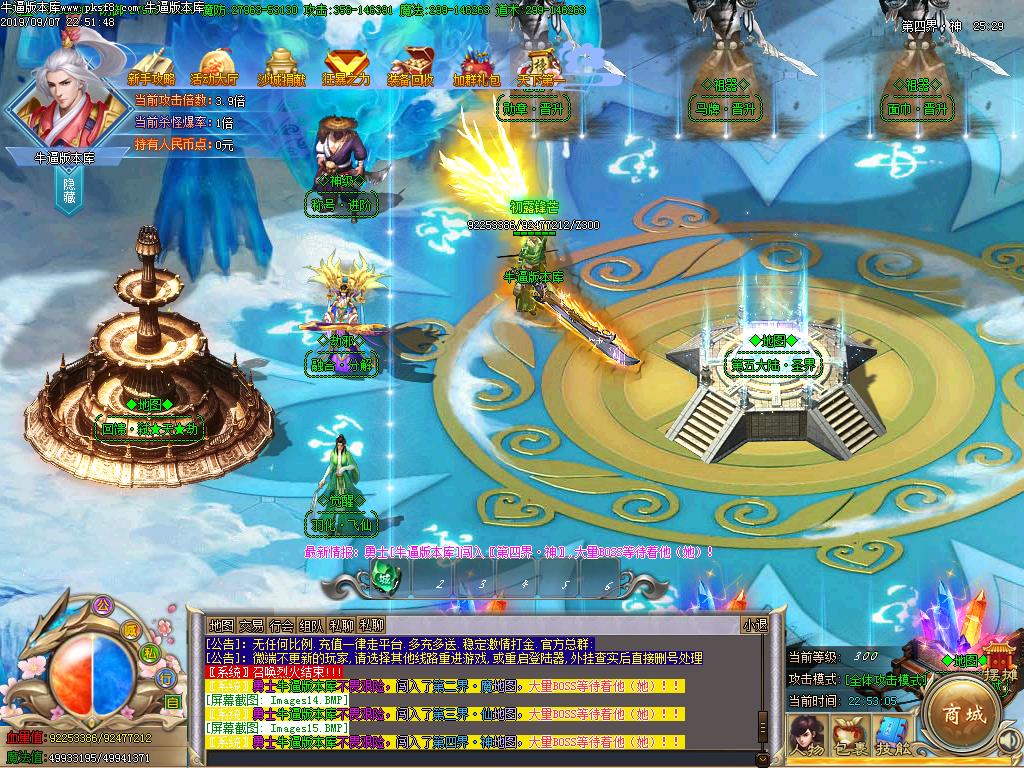
Task: Switch to the 组队 team tab
Action: tap(312, 626)
